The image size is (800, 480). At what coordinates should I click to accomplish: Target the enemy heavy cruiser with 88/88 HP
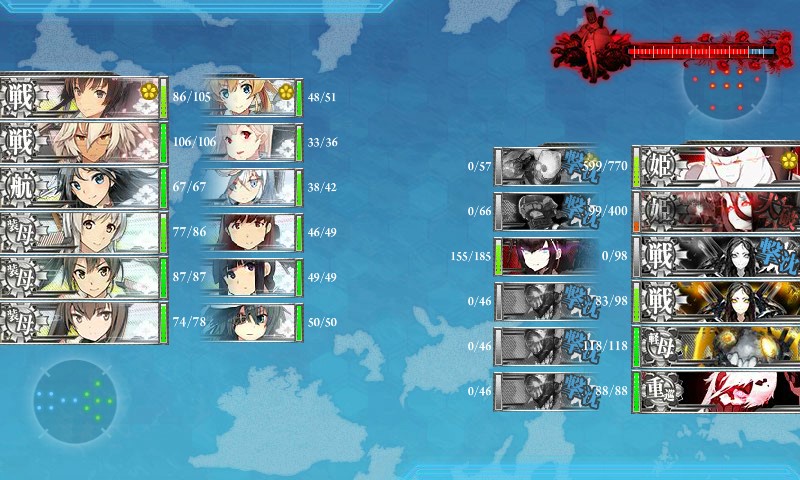[716, 390]
